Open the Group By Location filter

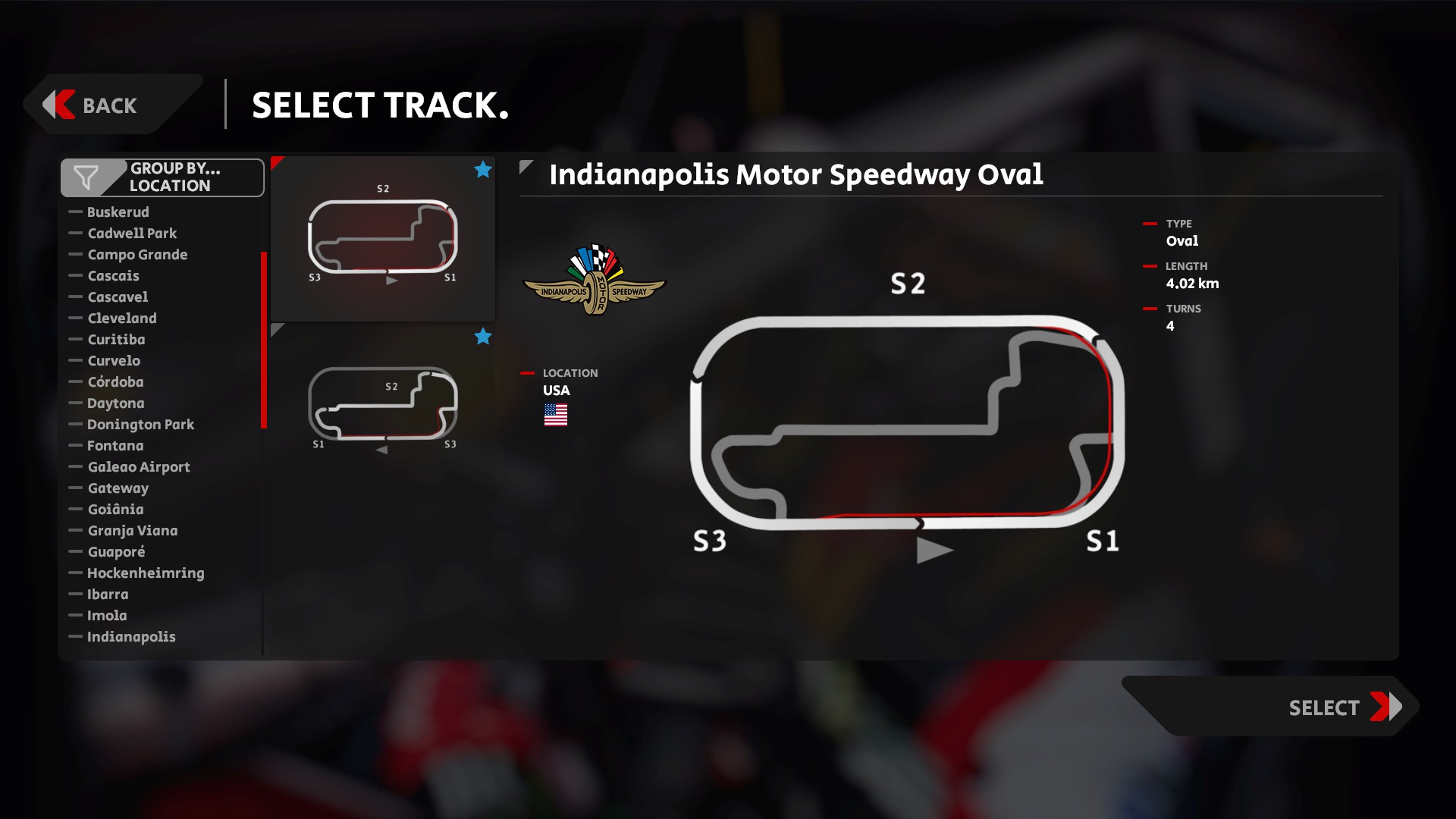coord(162,177)
